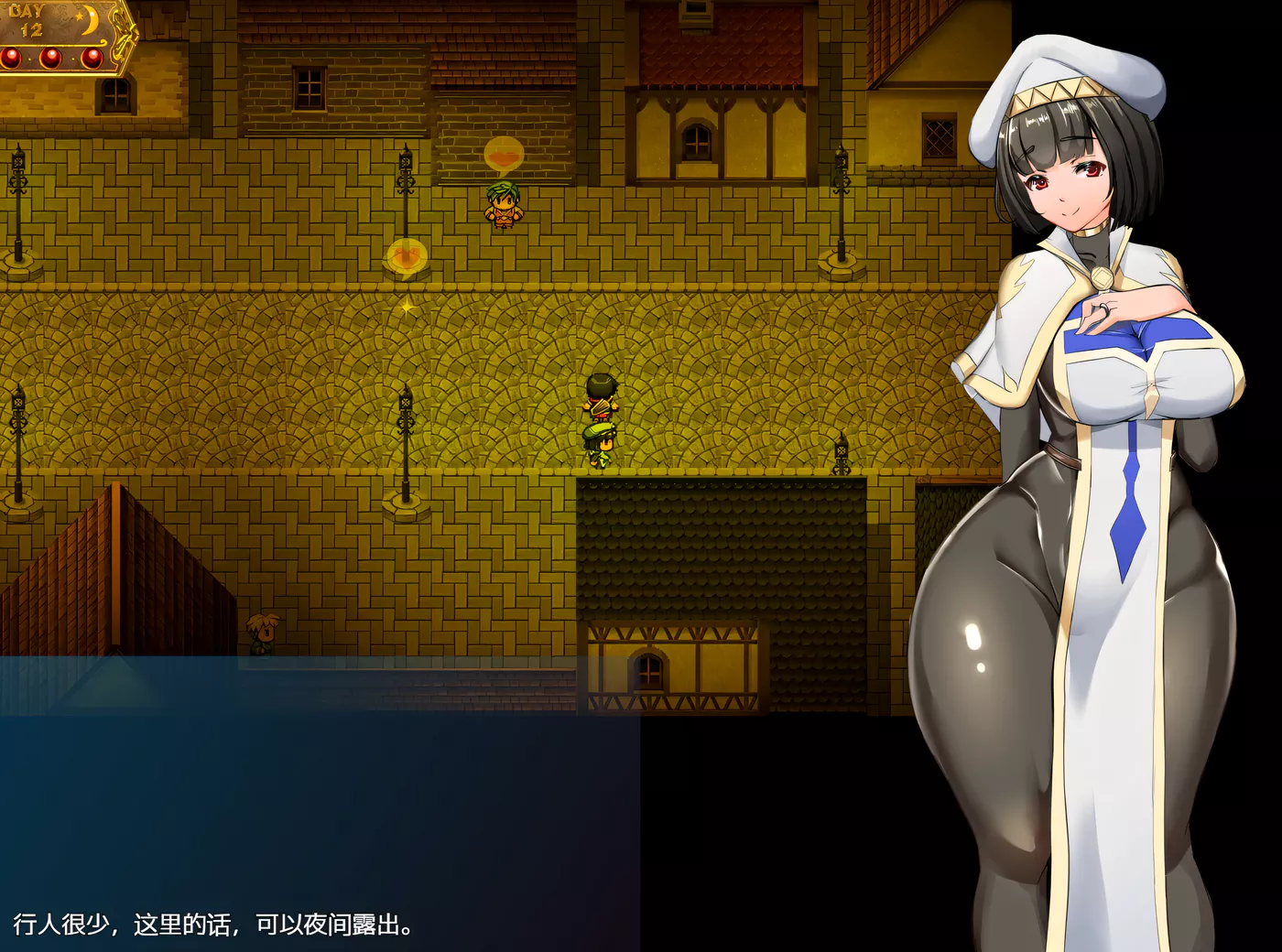1282x952 pixels.
Task: Toggle the first red gem indicator
Action: [x=9, y=58]
